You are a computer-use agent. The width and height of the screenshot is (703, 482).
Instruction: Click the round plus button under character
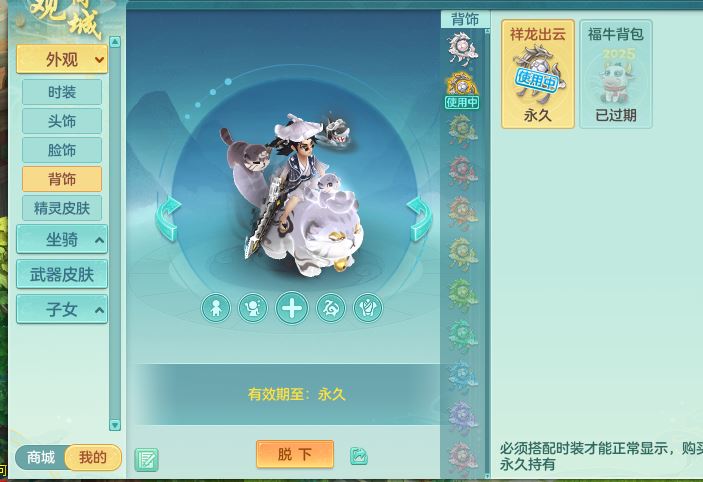(x=292, y=308)
